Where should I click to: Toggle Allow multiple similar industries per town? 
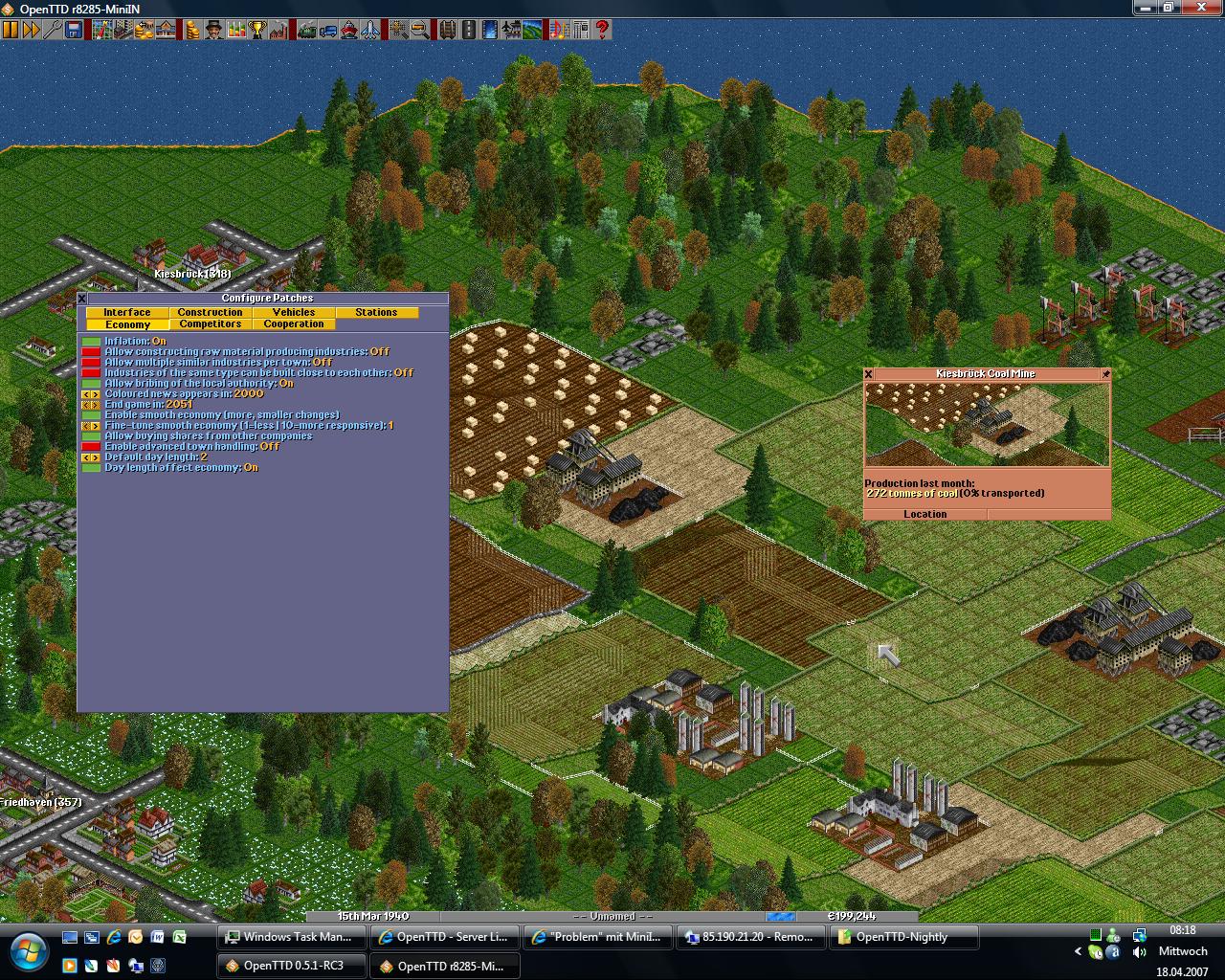(91, 363)
